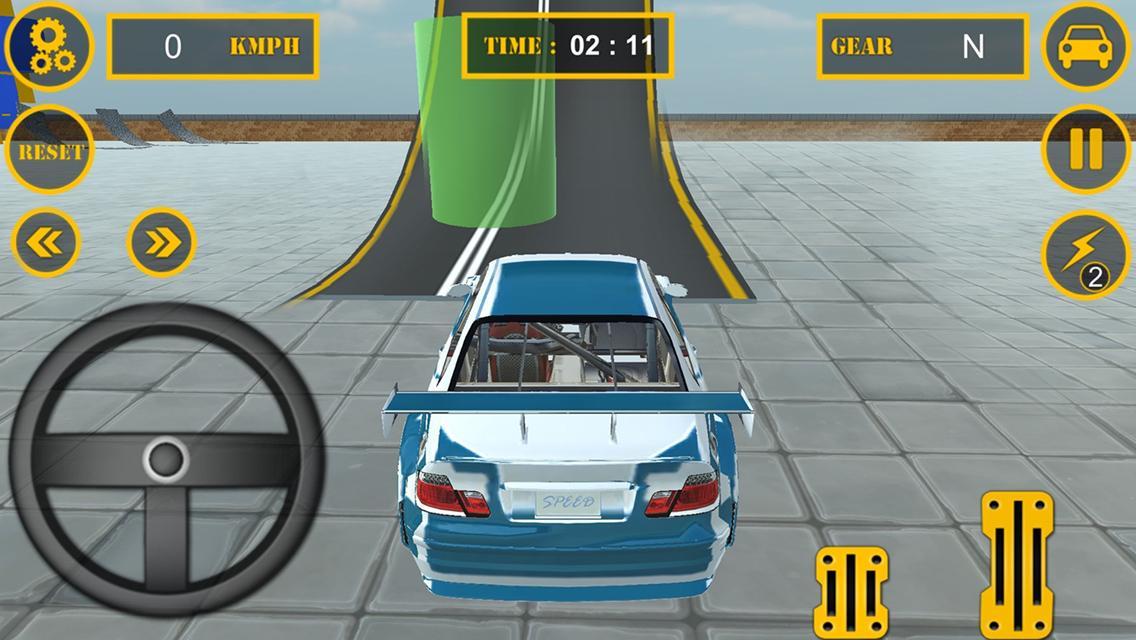Click the steering wheel control
The height and width of the screenshot is (640, 1136).
click(165, 460)
